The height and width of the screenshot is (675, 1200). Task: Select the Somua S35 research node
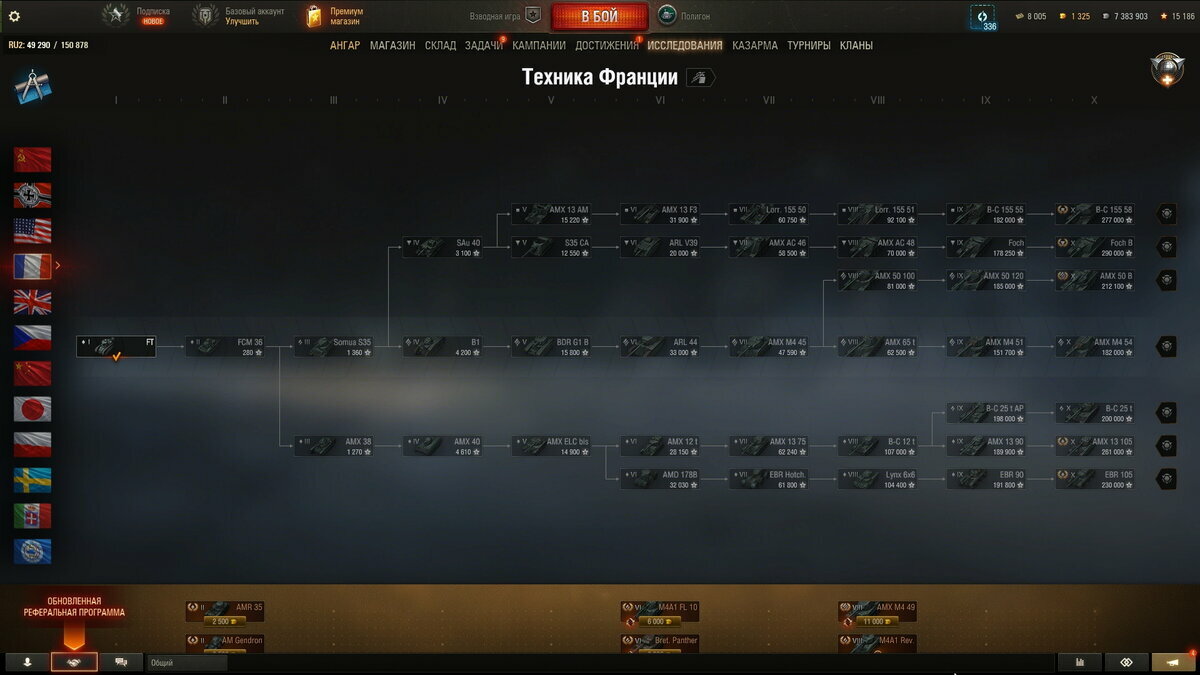point(334,347)
